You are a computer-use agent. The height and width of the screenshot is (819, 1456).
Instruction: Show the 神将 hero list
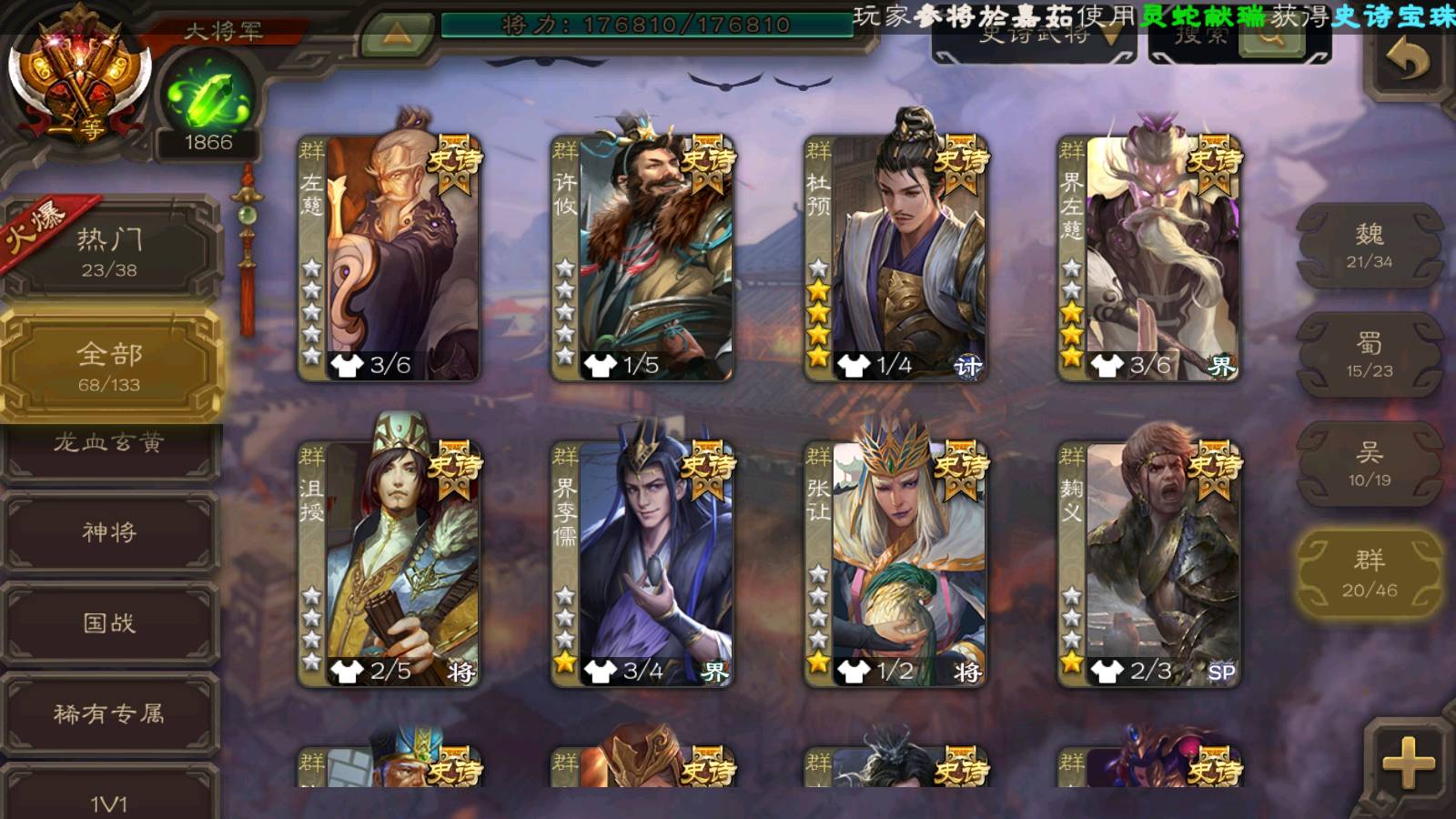coord(109,532)
